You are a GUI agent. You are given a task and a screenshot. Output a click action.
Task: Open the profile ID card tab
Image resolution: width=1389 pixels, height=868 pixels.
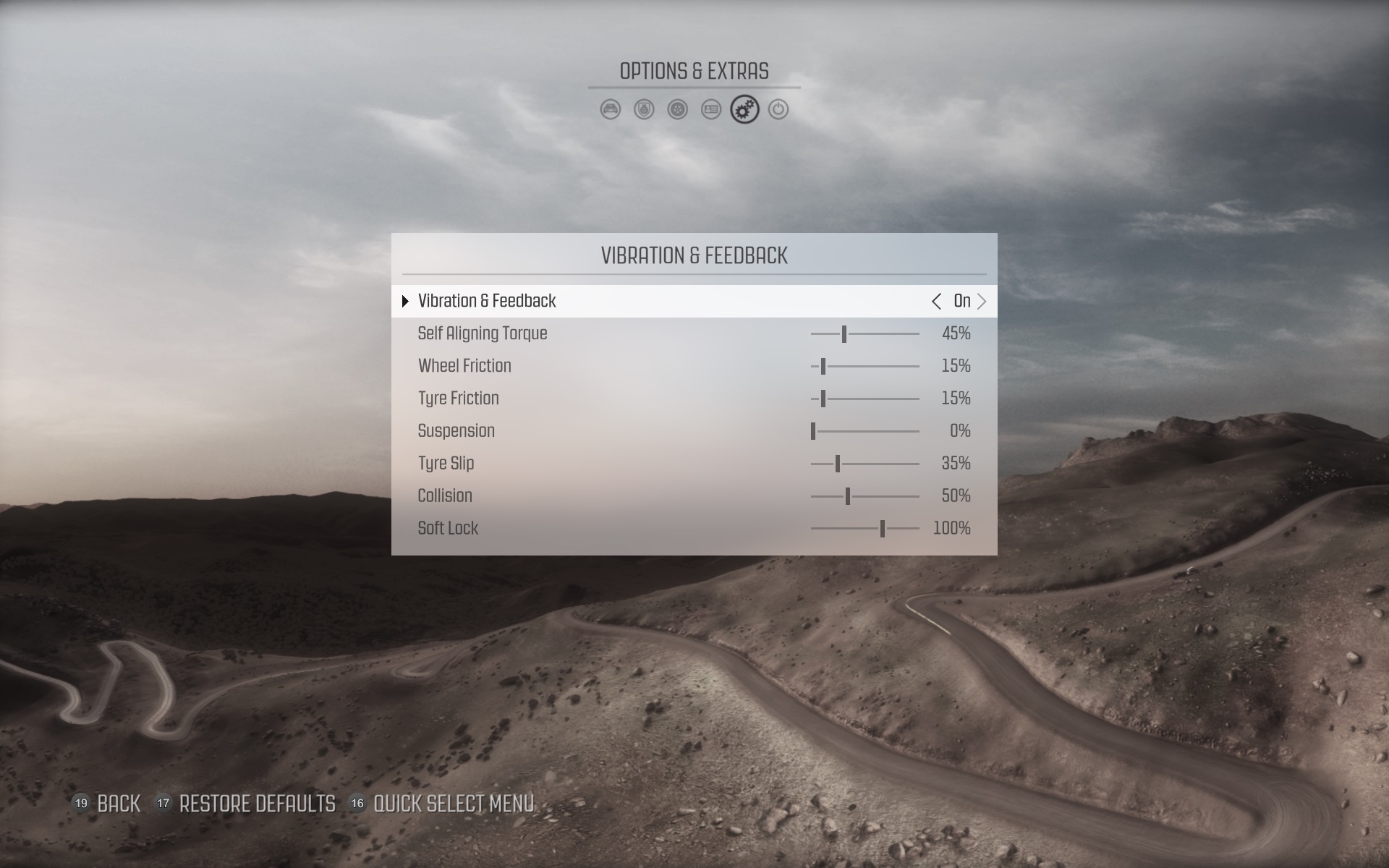tap(711, 110)
